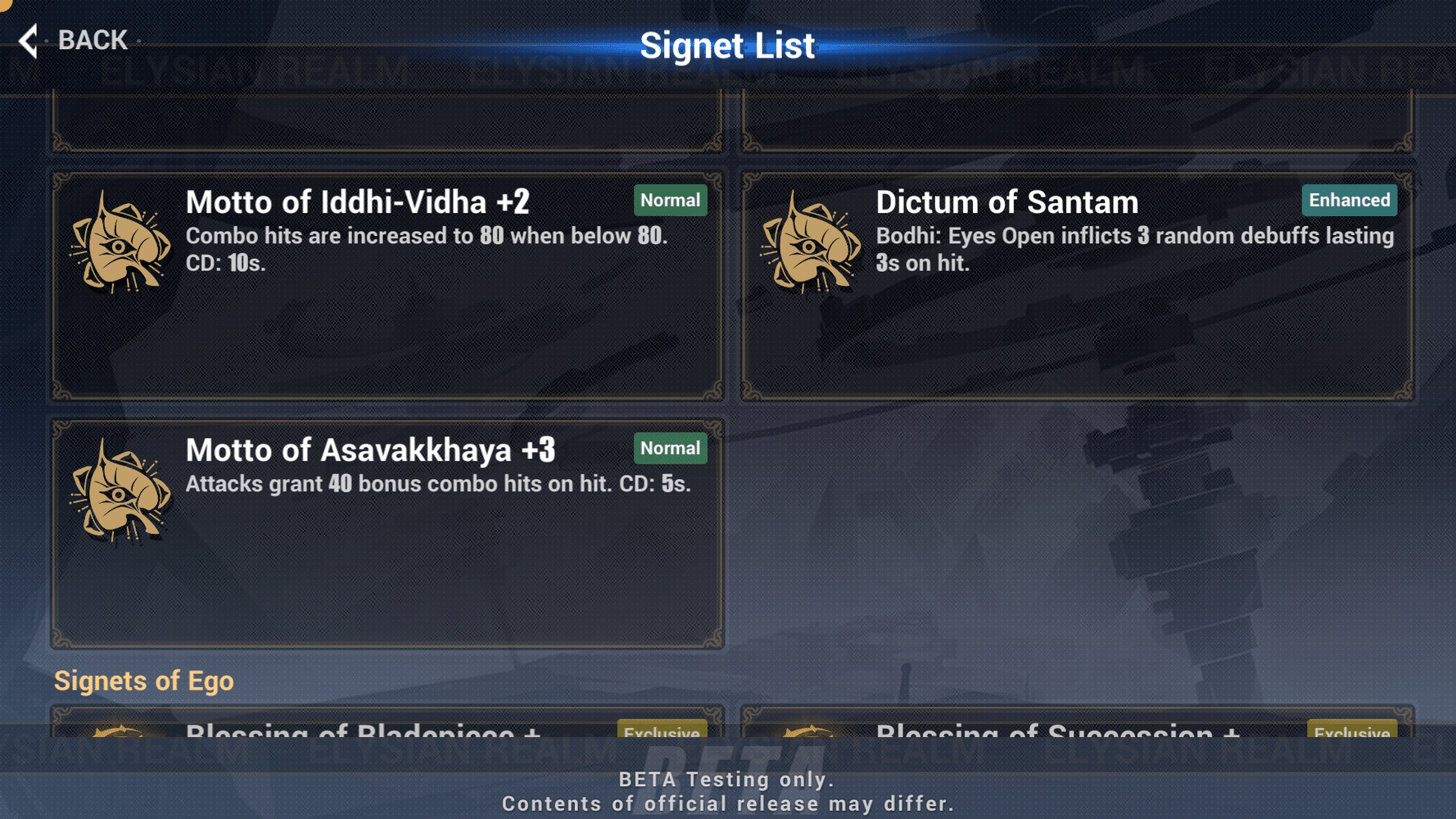1456x819 pixels.
Task: Click the BETA Testing only notice text
Action: (728, 779)
